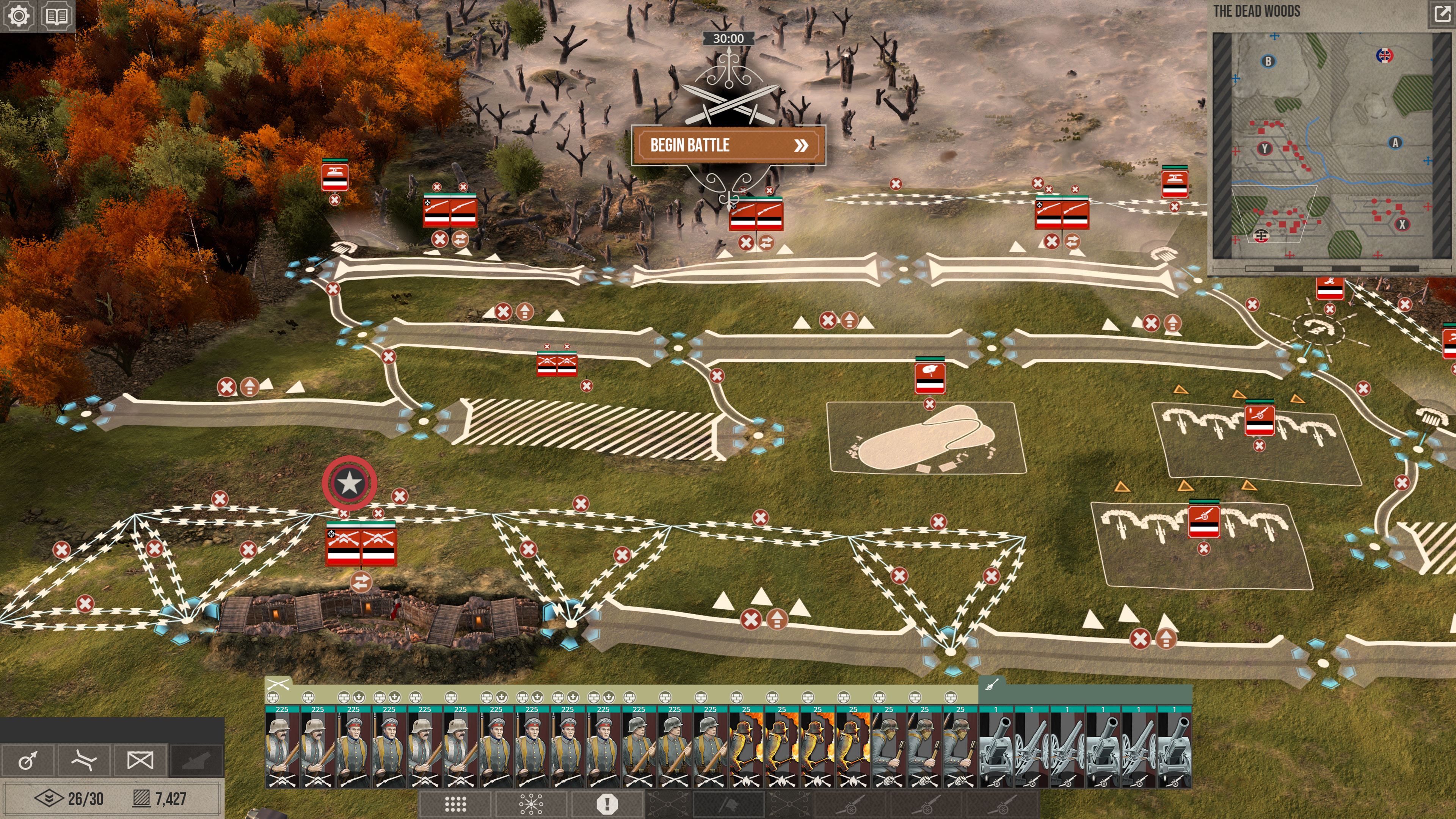Select objective marker B on minimap

coord(1268,61)
